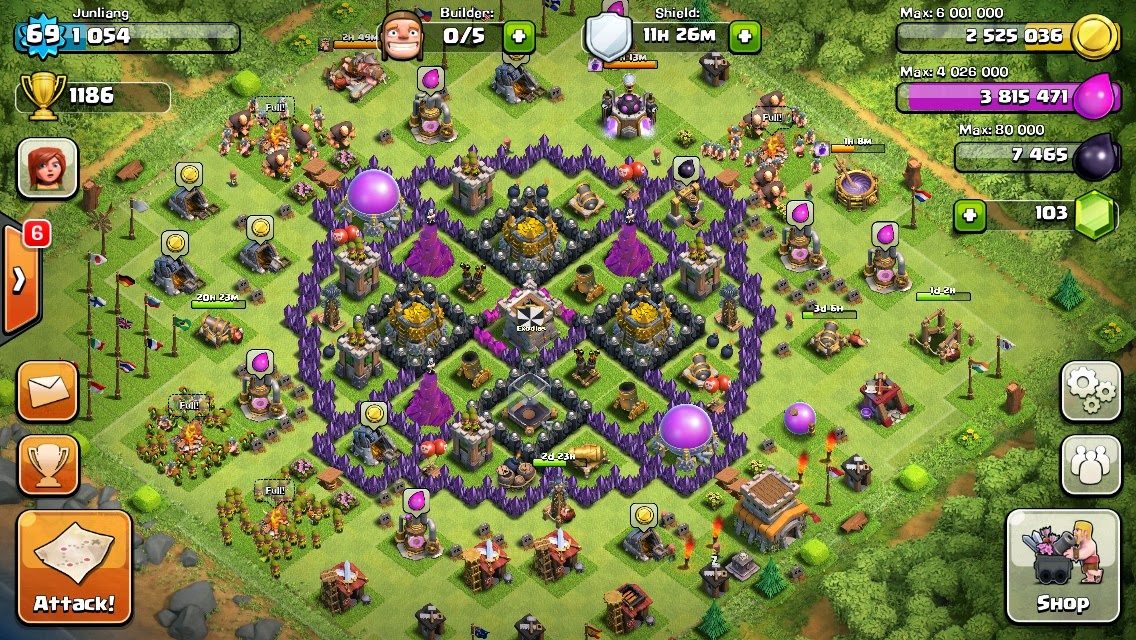Viewport: 1136px width, 640px height.
Task: Tap the level 69 experience badge
Action: coord(42,36)
